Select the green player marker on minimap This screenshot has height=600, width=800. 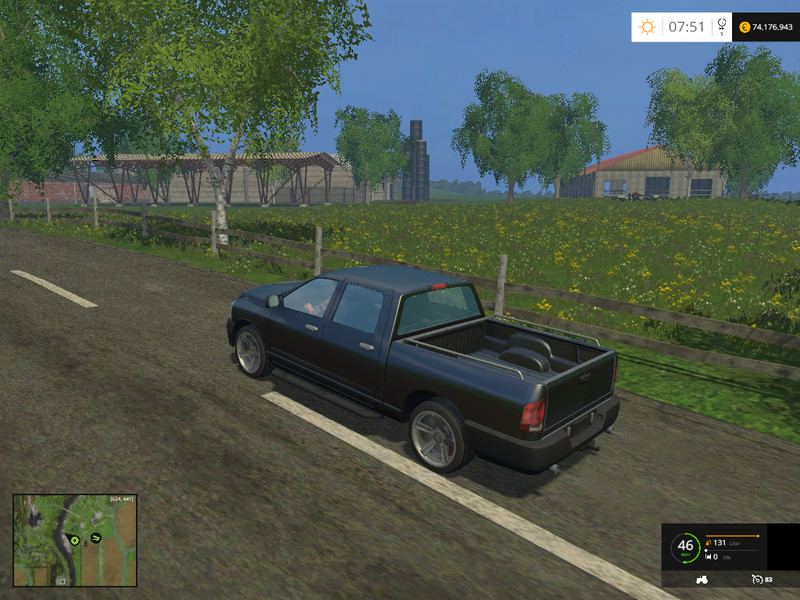click(73, 540)
